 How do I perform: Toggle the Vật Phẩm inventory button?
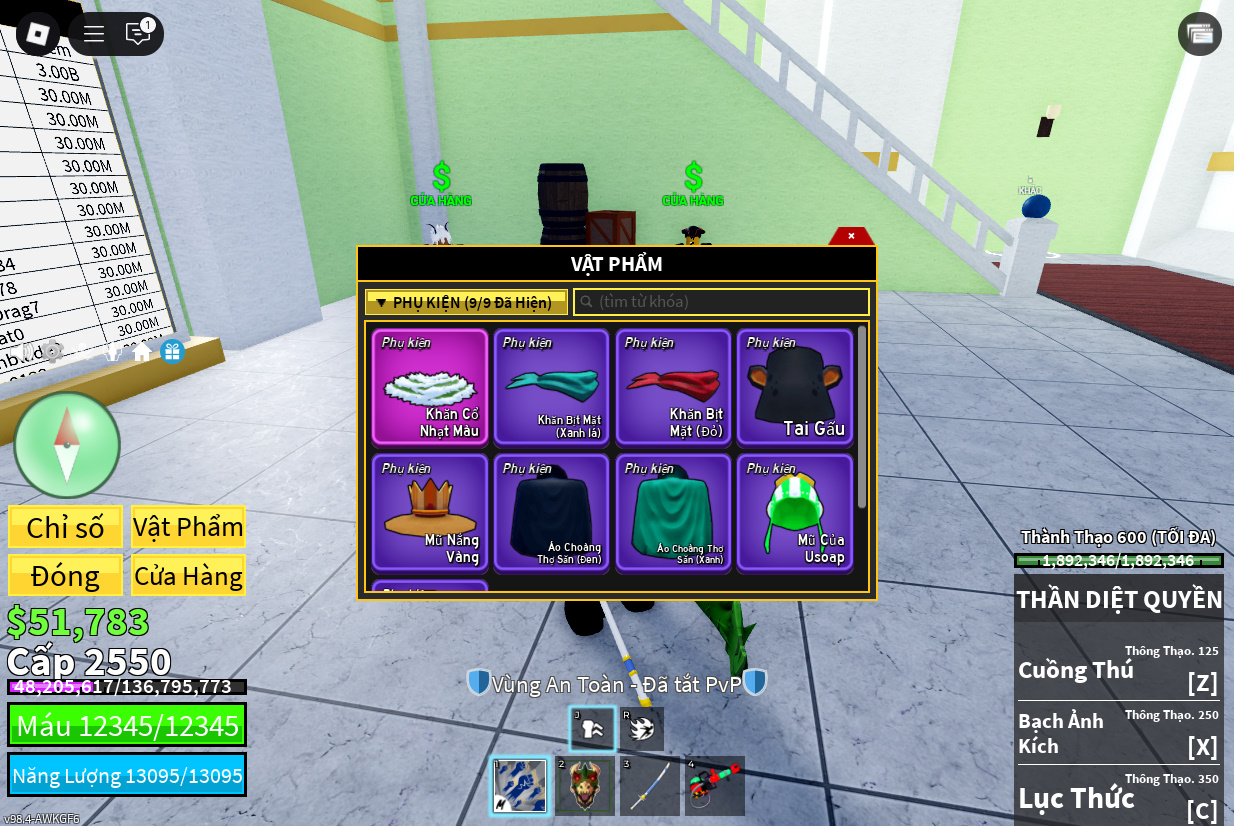188,527
